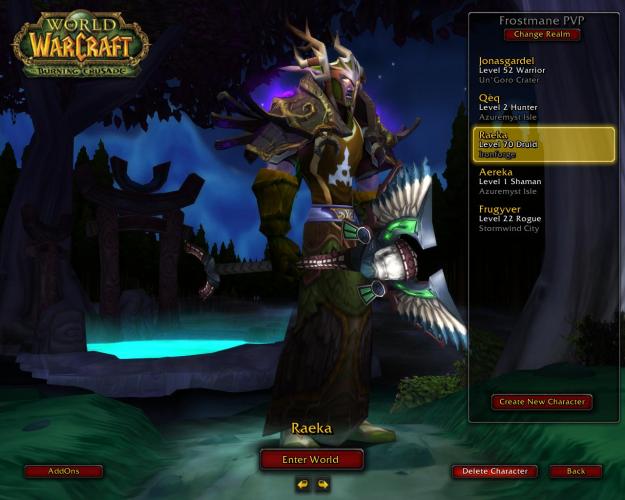
Task: Delete the selected character
Action: coord(494,471)
